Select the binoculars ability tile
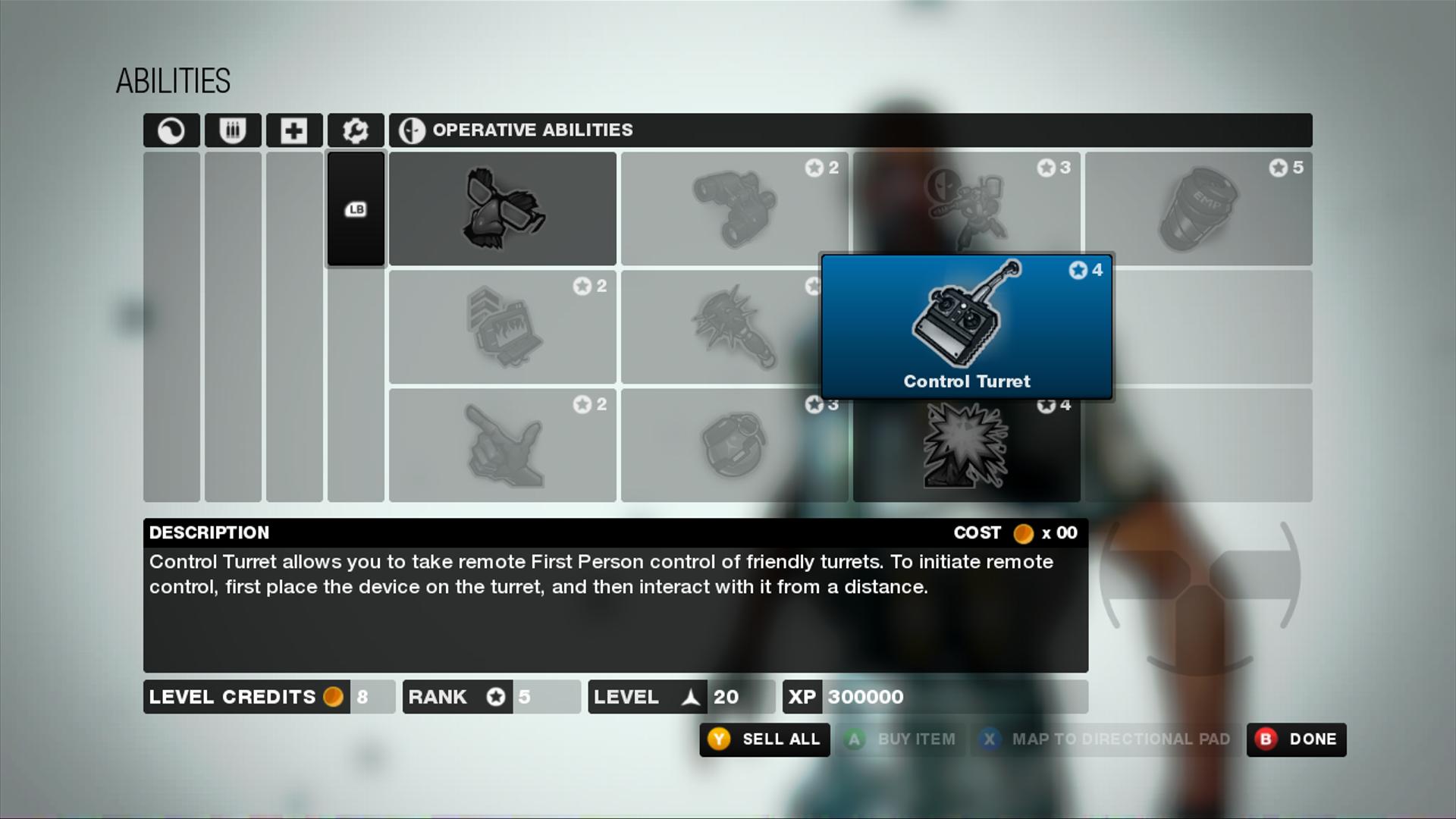 pyautogui.click(x=733, y=209)
